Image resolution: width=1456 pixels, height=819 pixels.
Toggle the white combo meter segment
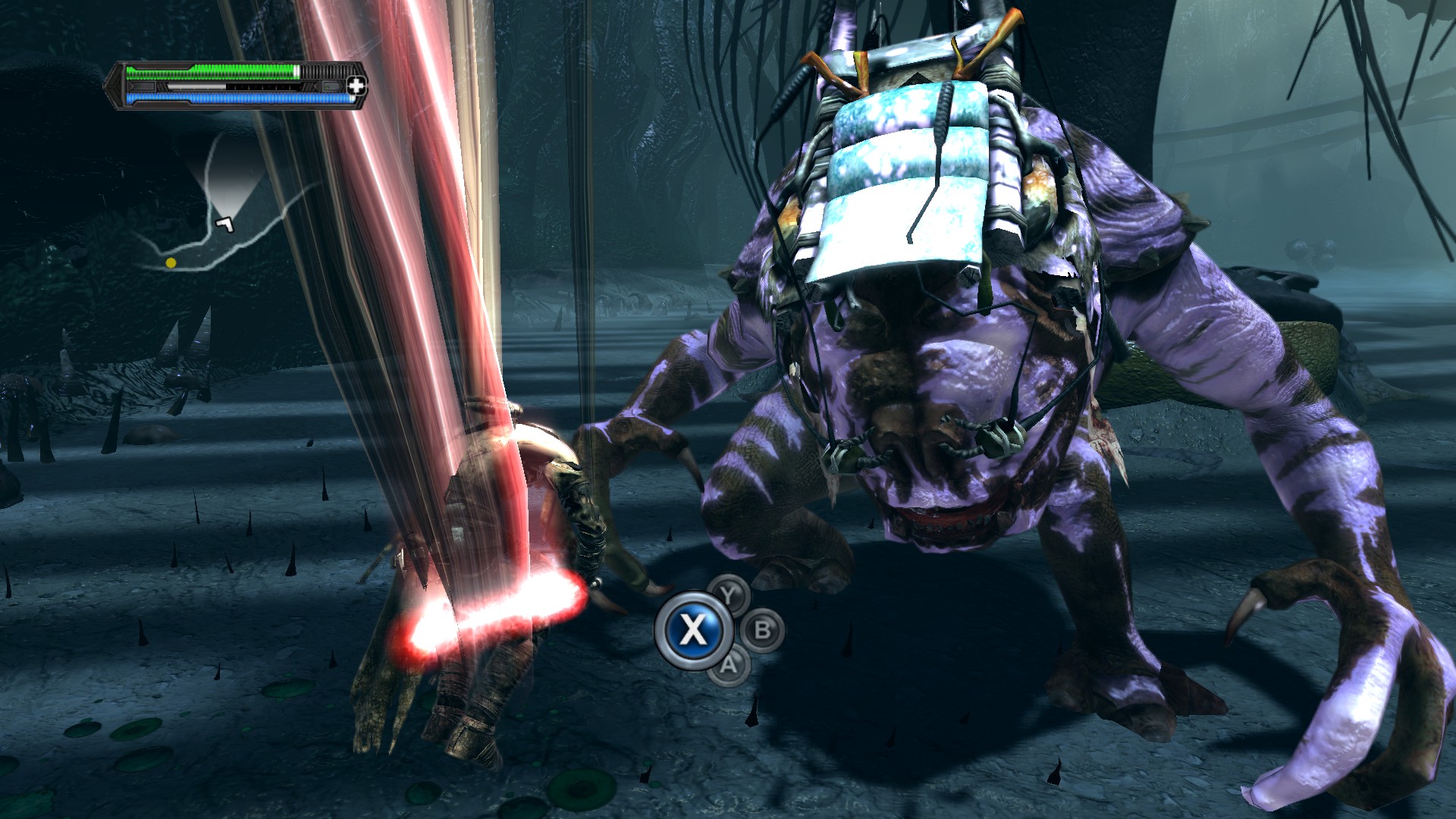tap(196, 86)
